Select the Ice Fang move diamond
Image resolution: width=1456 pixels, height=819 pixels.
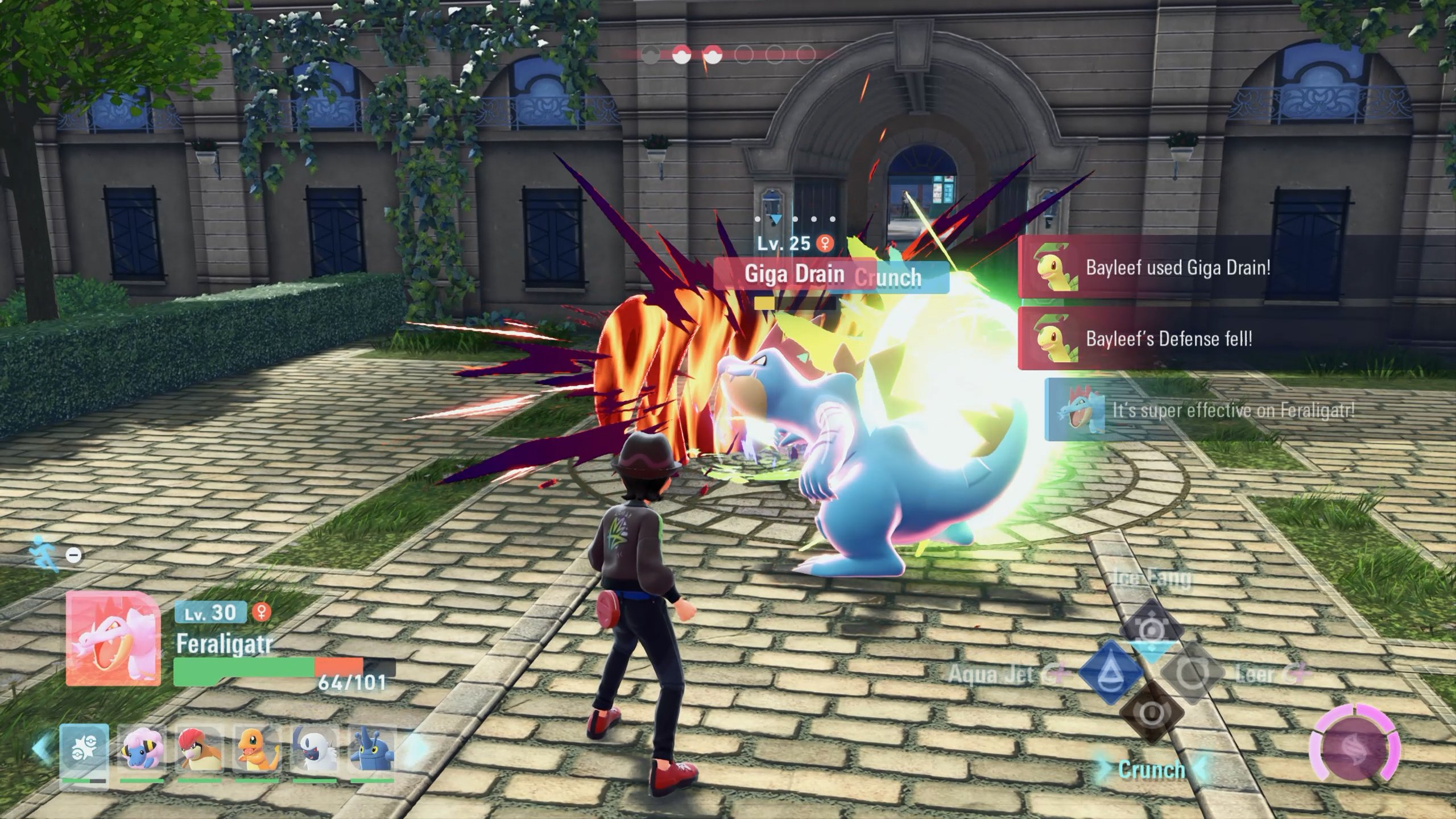(x=1151, y=628)
